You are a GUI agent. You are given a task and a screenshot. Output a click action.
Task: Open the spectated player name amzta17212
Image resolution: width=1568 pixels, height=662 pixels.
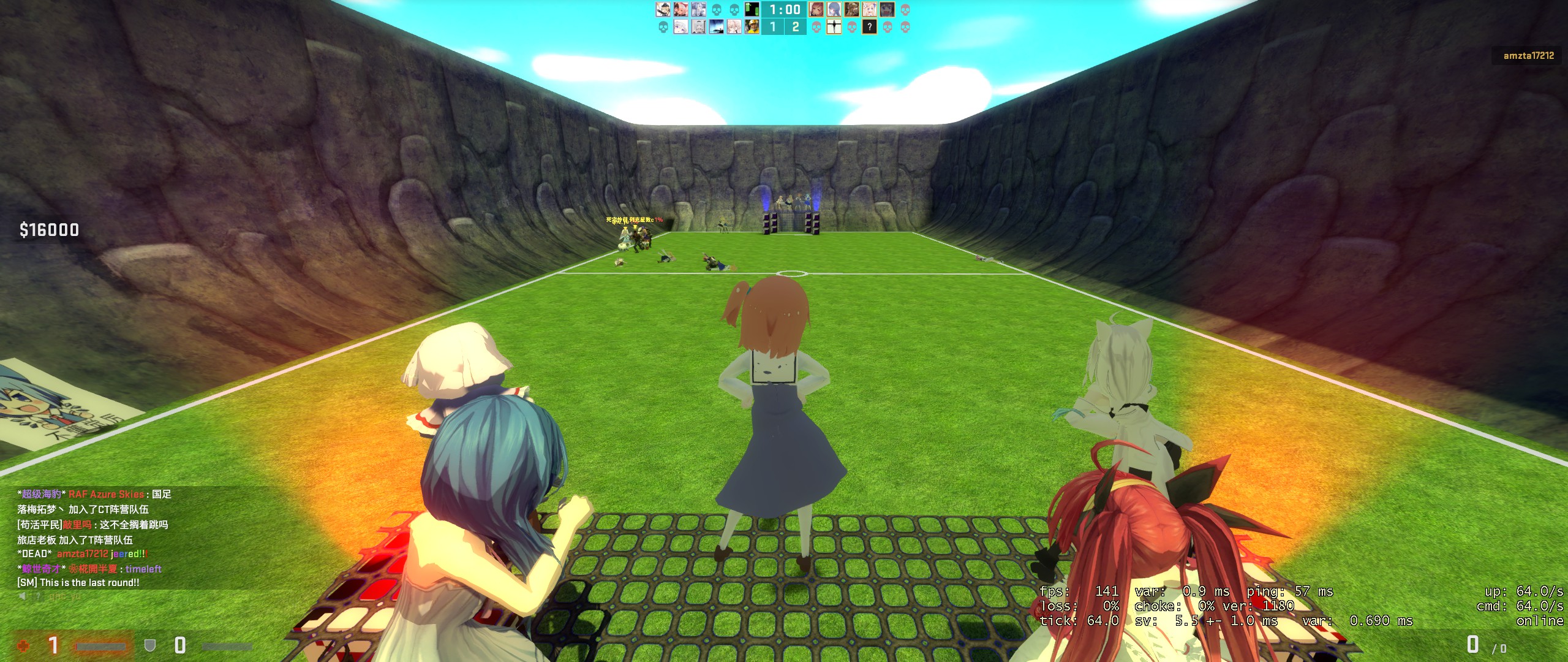click(1528, 56)
